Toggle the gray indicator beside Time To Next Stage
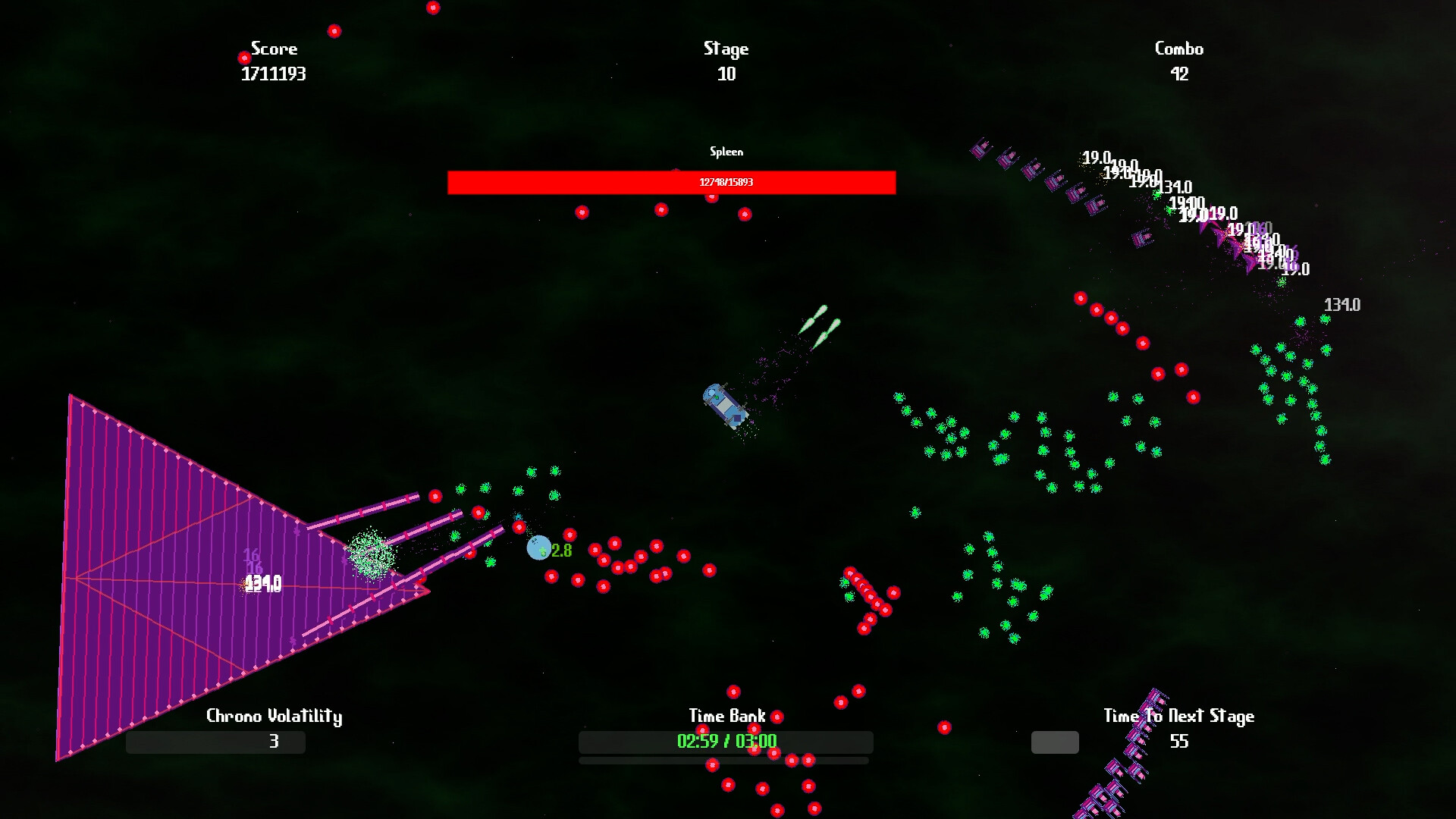 pyautogui.click(x=1054, y=742)
